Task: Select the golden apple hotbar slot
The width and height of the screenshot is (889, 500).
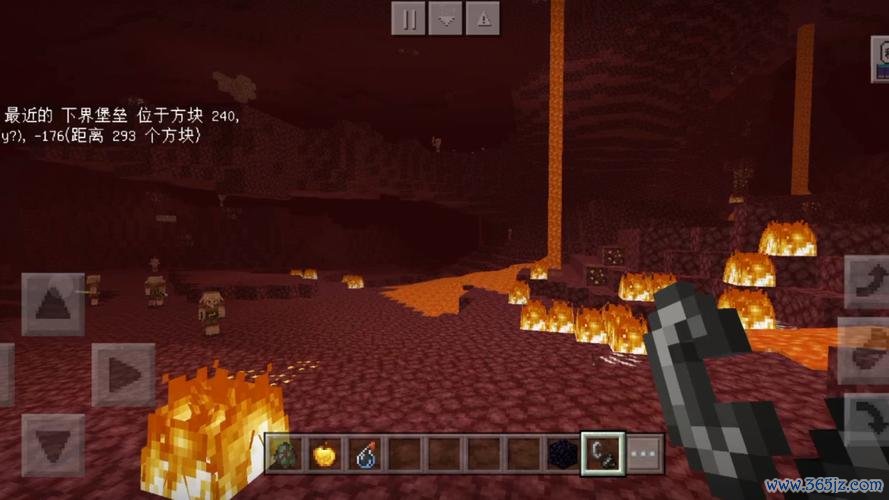Action: click(325, 453)
